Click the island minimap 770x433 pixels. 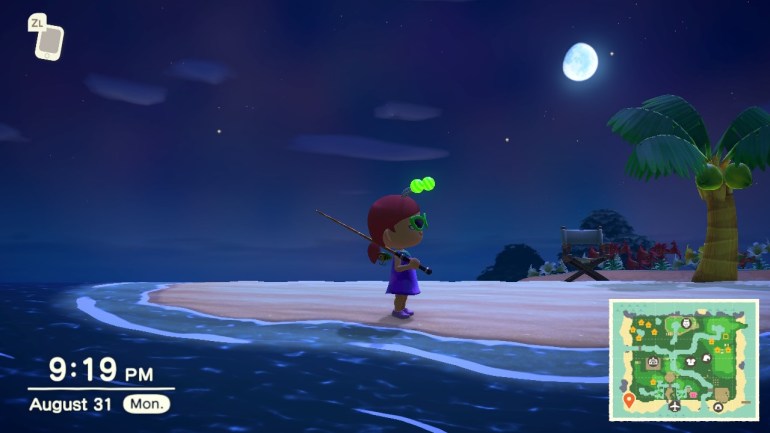click(683, 359)
